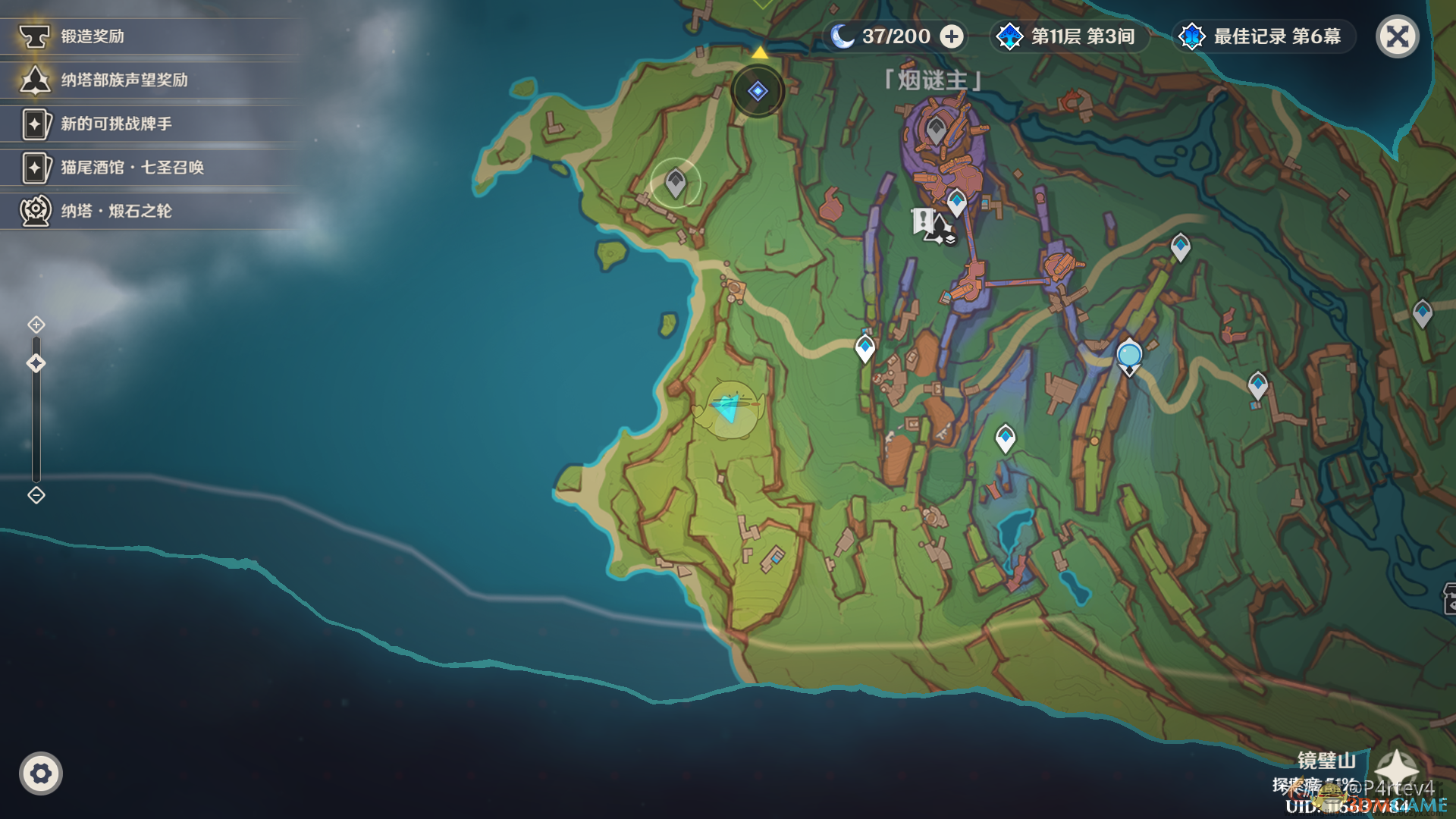The width and height of the screenshot is (1456, 819).
Task: Click the Statue of the Seven marker
Action: coord(1129,356)
